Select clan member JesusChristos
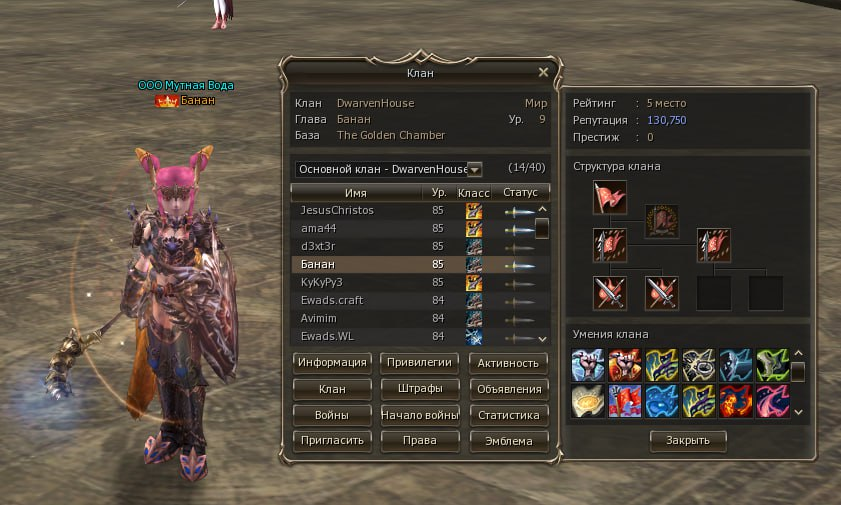841x505 pixels. click(x=337, y=211)
